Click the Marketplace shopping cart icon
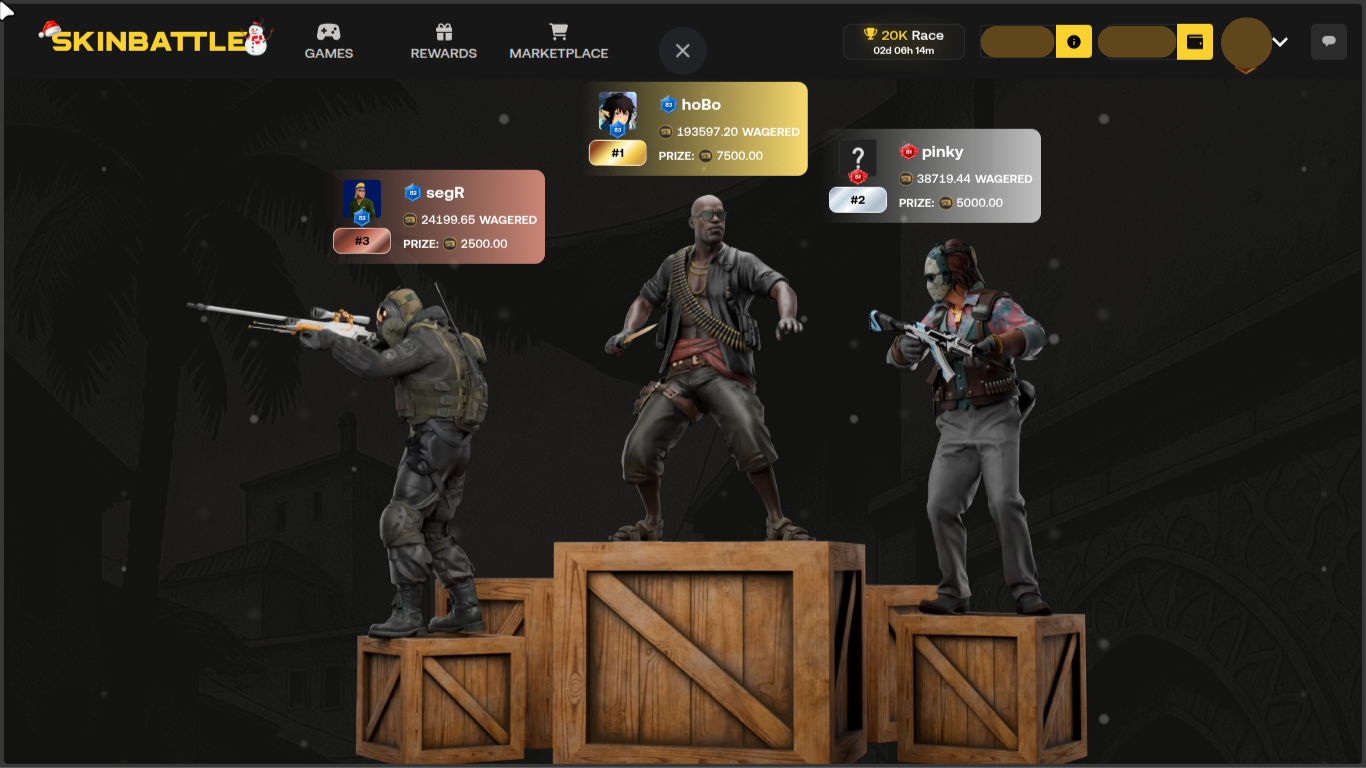The image size is (1366, 768). point(558,31)
